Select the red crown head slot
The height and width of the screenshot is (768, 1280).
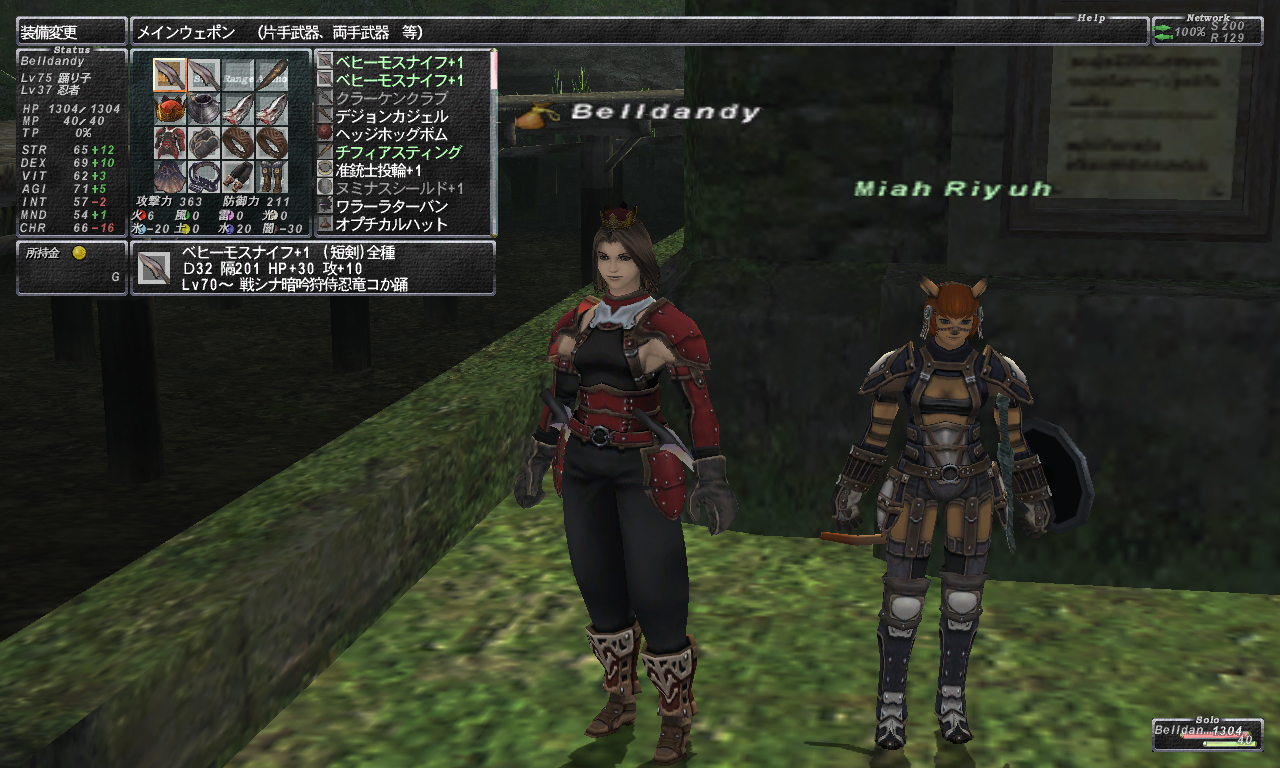click(169, 108)
